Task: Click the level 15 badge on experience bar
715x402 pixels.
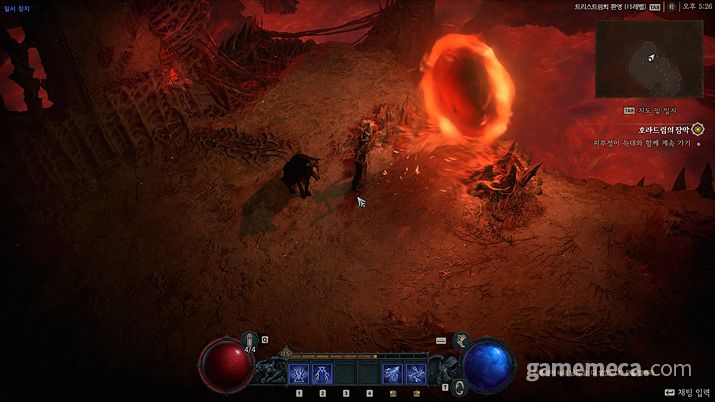Action: tap(287, 353)
